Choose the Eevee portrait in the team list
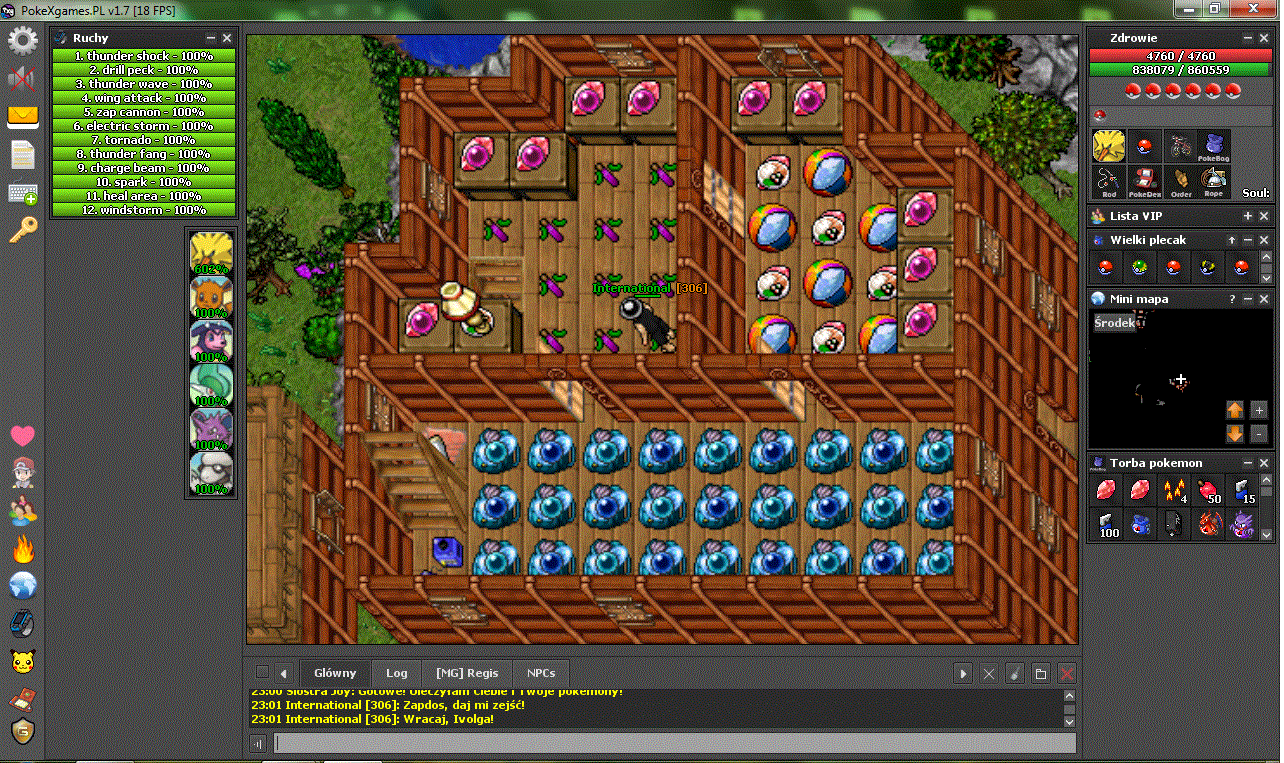 pos(211,297)
